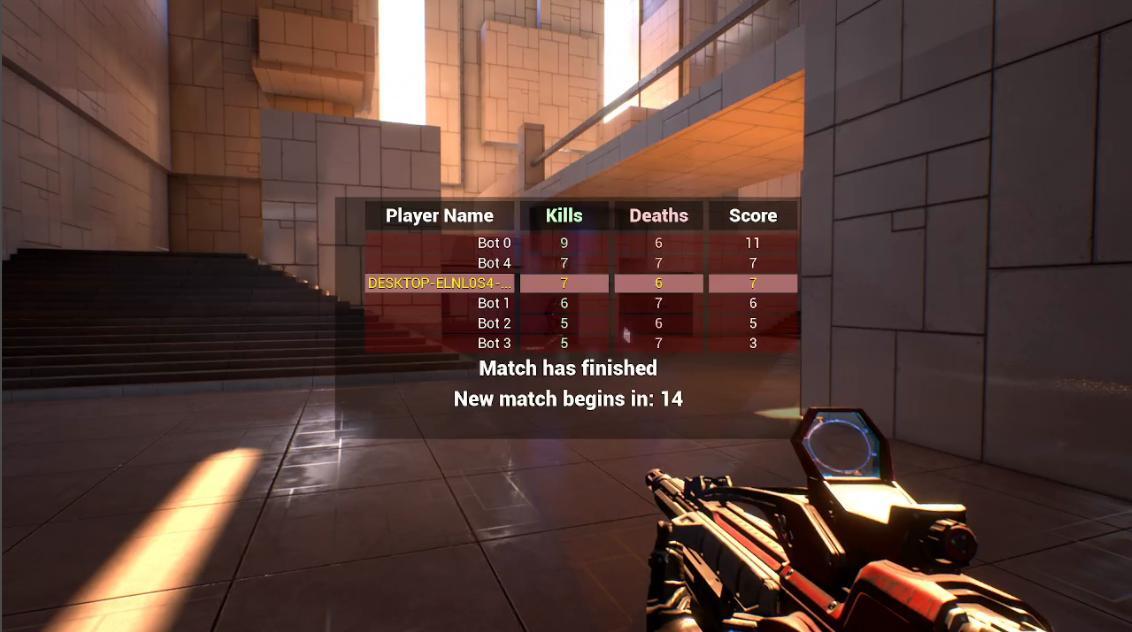The height and width of the screenshot is (632, 1132).
Task: Click the Score column header
Action: (753, 215)
